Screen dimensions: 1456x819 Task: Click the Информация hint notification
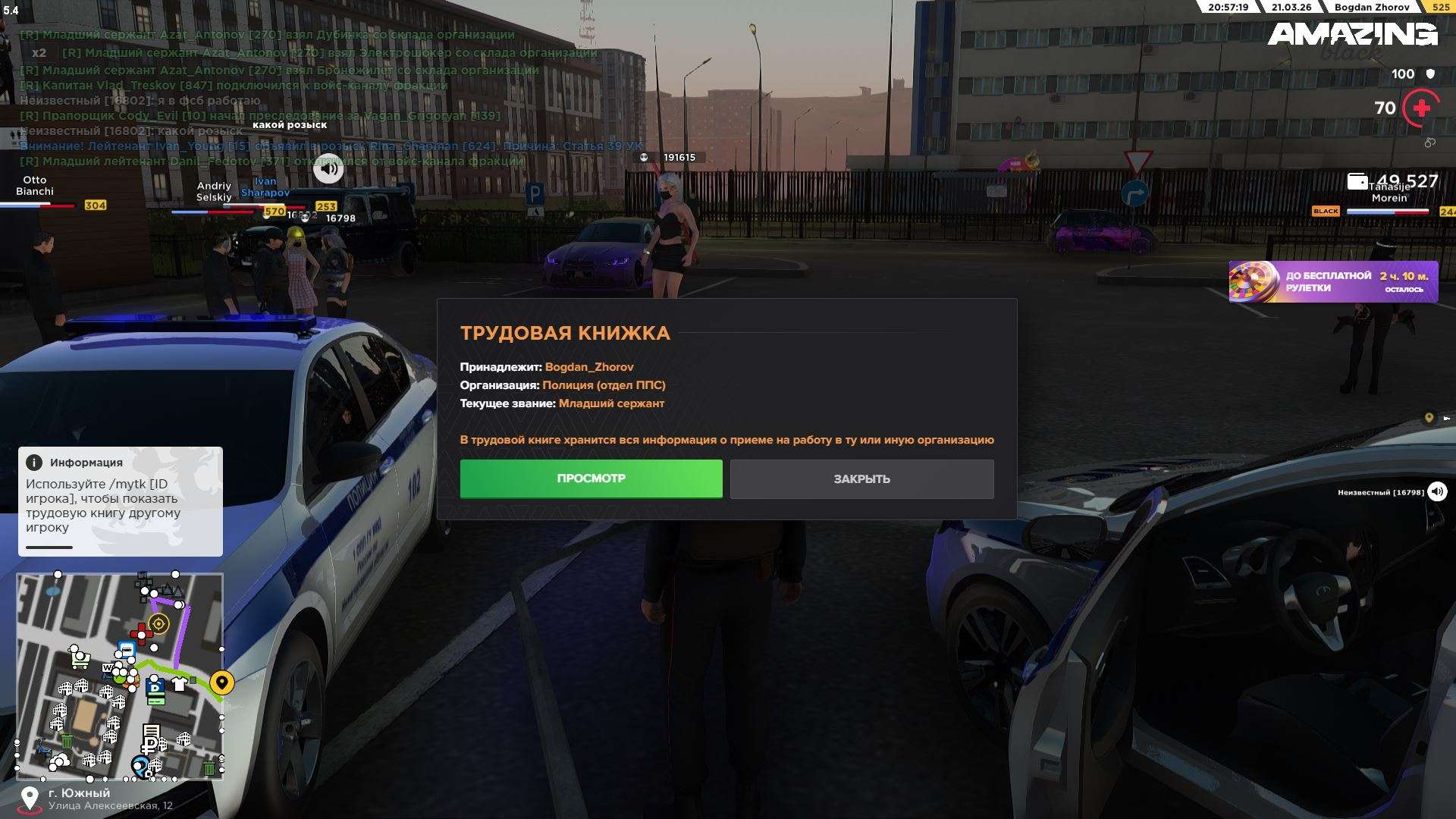click(x=121, y=501)
